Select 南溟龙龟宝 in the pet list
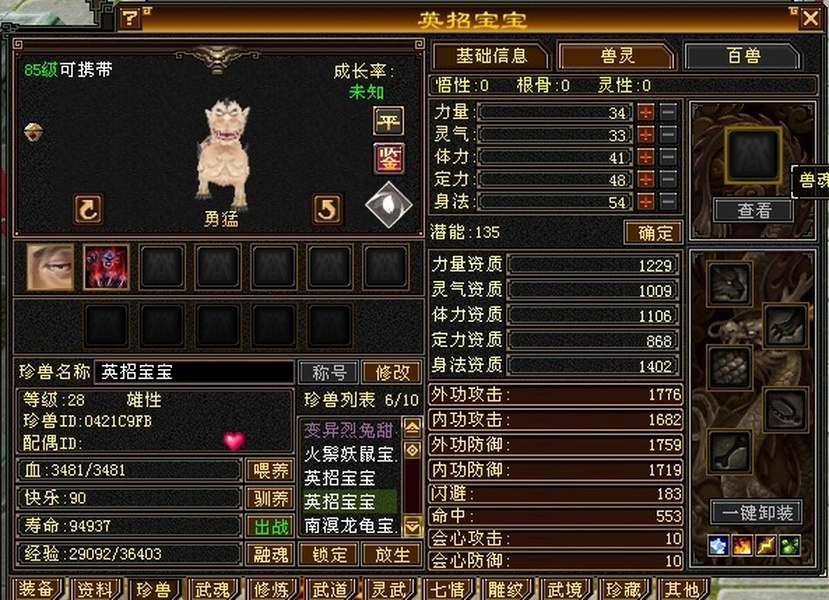Viewport: 829px width, 600px height. tap(351, 524)
